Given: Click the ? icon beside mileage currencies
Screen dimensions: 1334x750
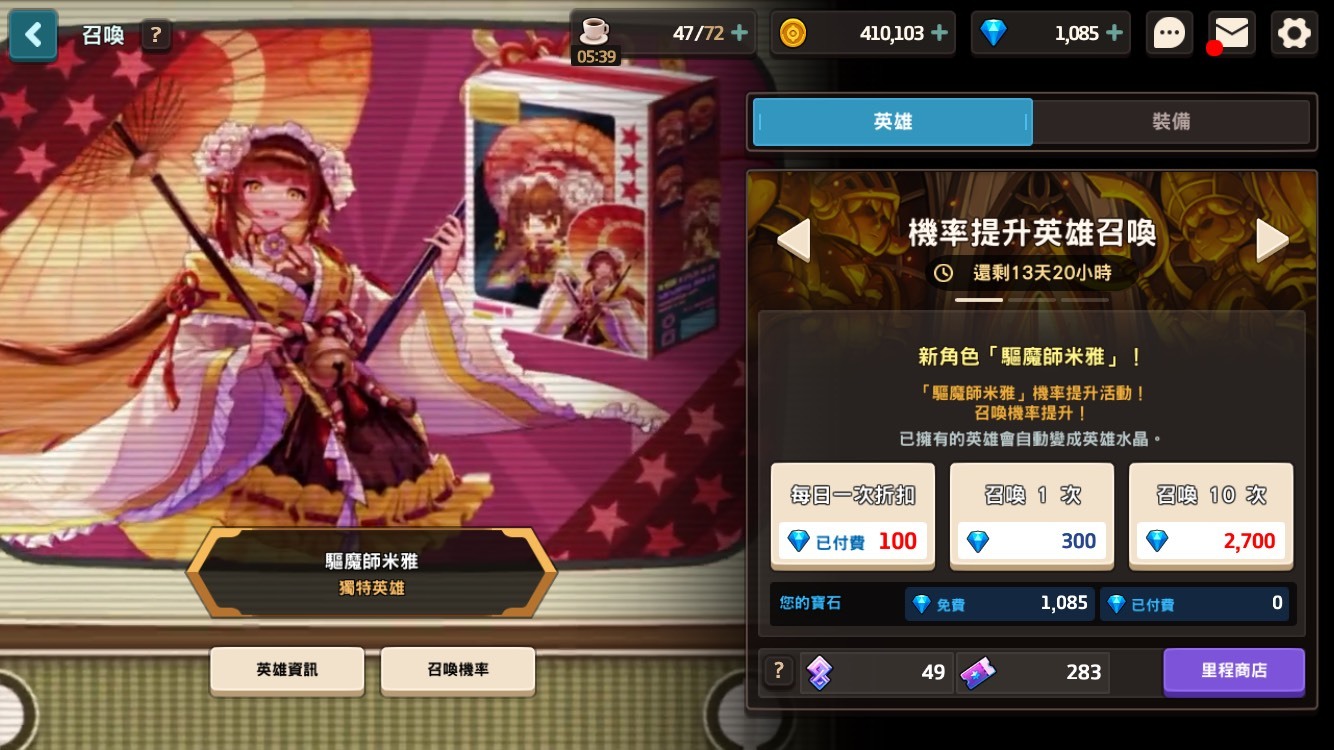Looking at the screenshot, I should tap(778, 671).
